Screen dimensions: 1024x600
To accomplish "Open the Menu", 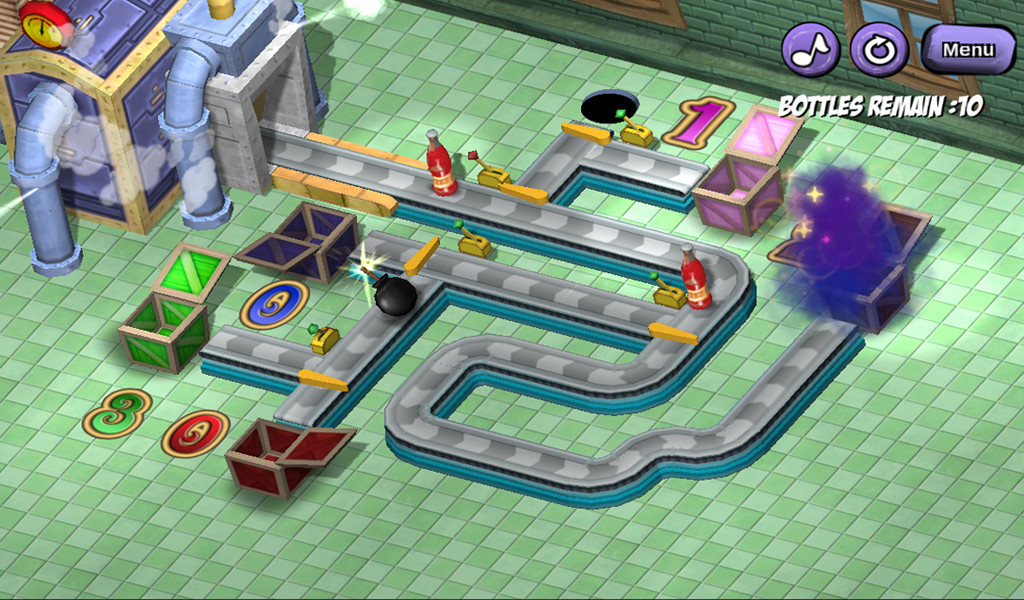I will click(967, 49).
